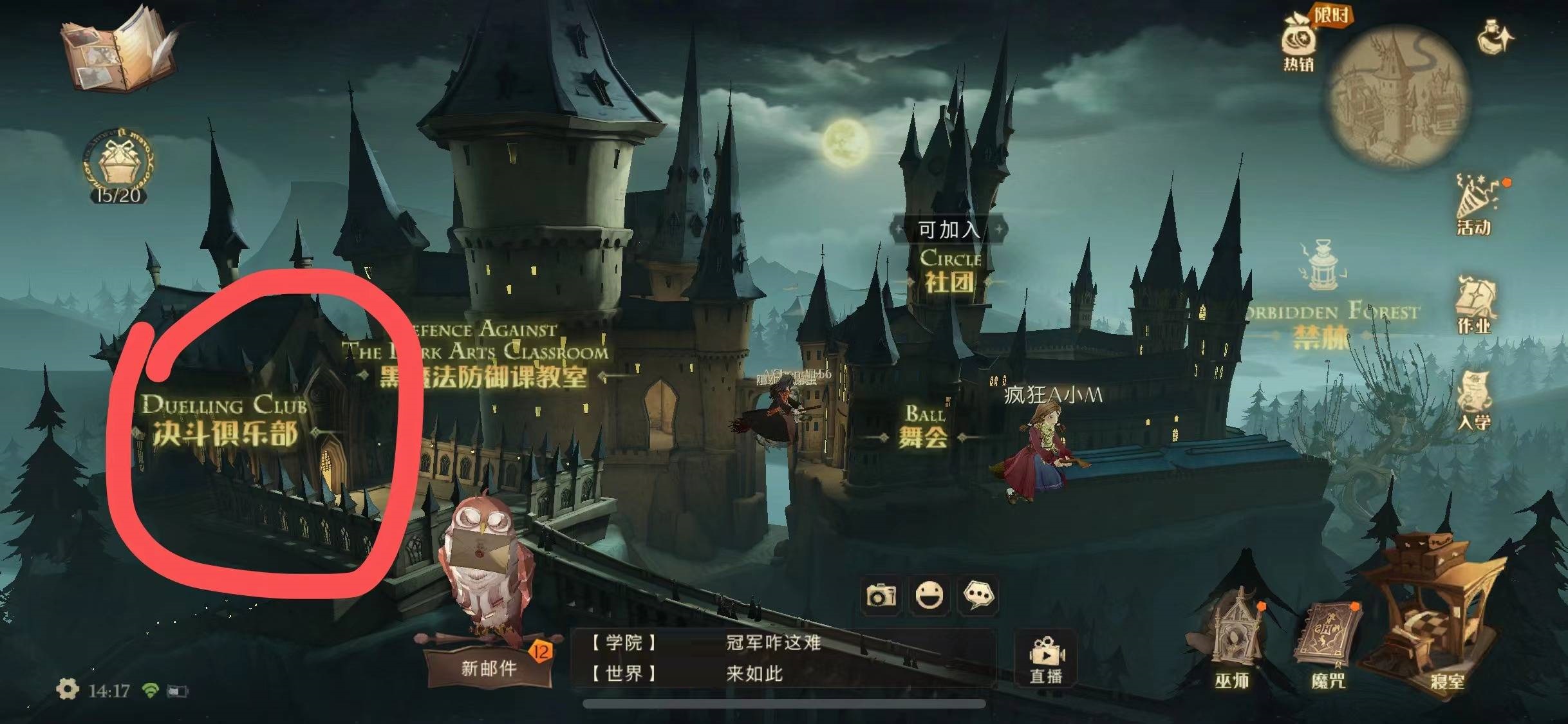This screenshot has width=1568, height=724.
Task: Open the camera photo mode
Action: coord(881,595)
